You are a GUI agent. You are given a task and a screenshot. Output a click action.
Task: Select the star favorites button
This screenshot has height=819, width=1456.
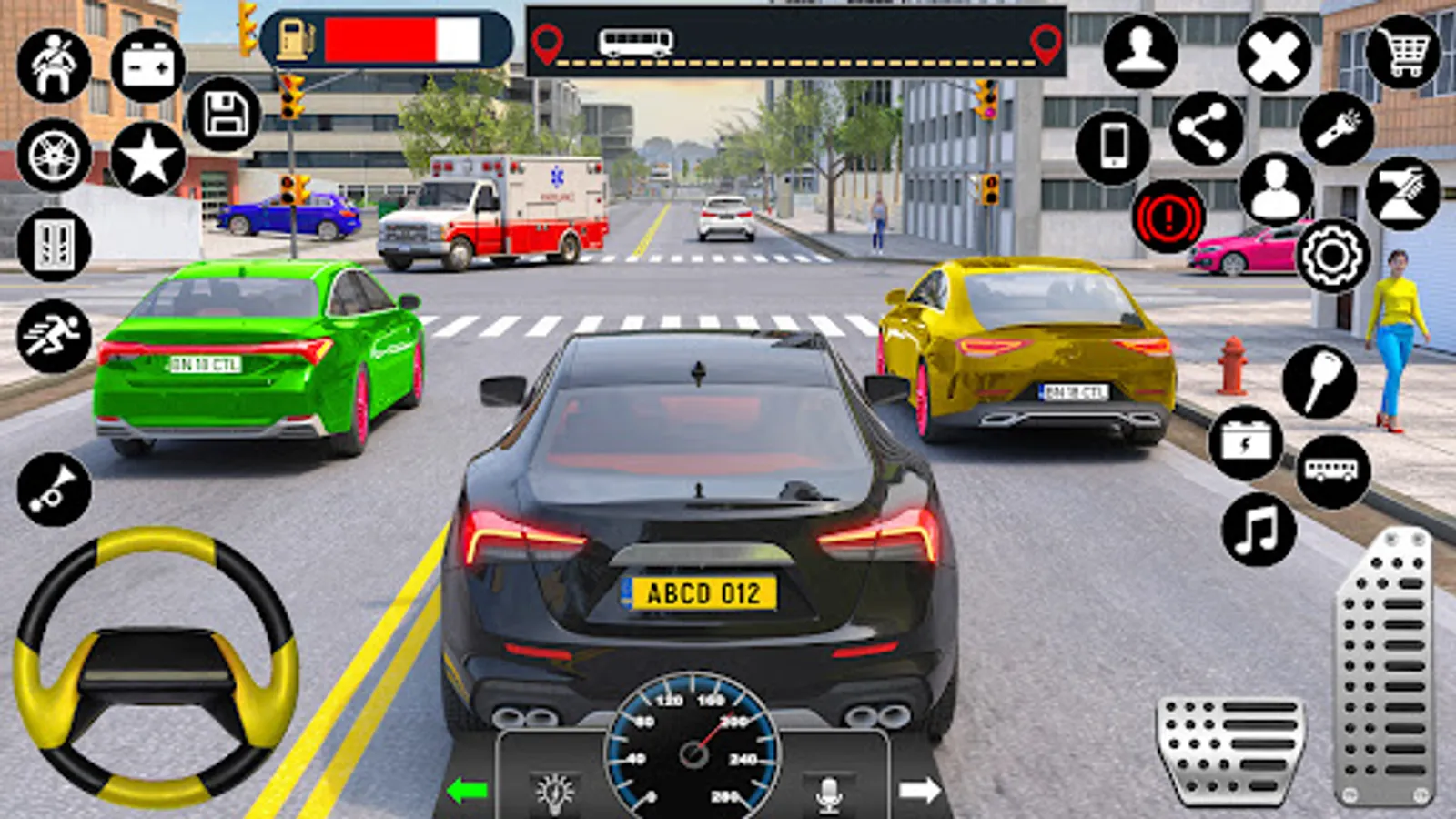[147, 158]
